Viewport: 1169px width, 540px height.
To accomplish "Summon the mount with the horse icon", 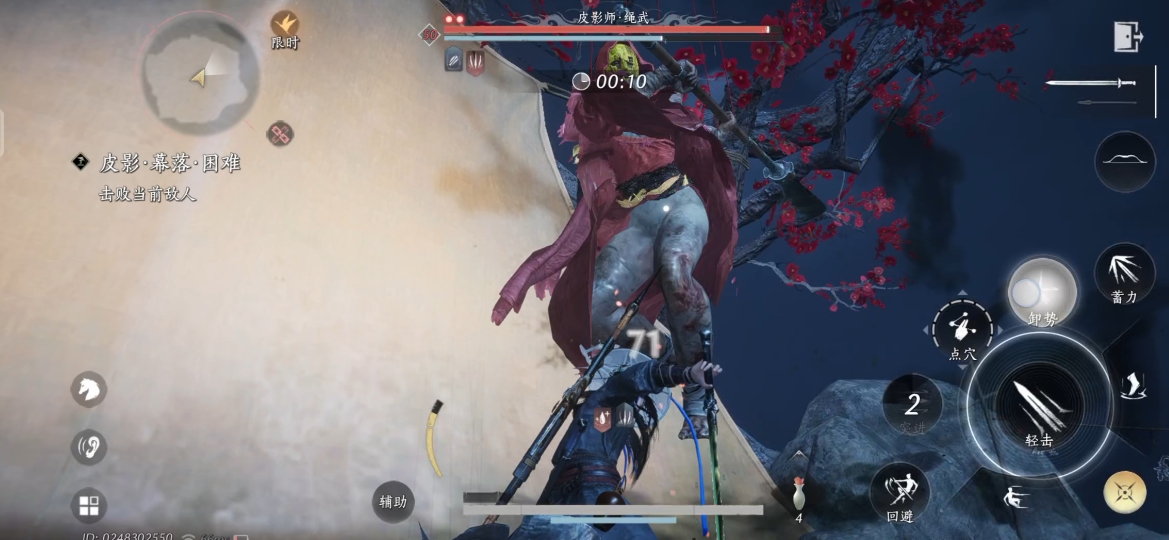I will (x=89, y=389).
